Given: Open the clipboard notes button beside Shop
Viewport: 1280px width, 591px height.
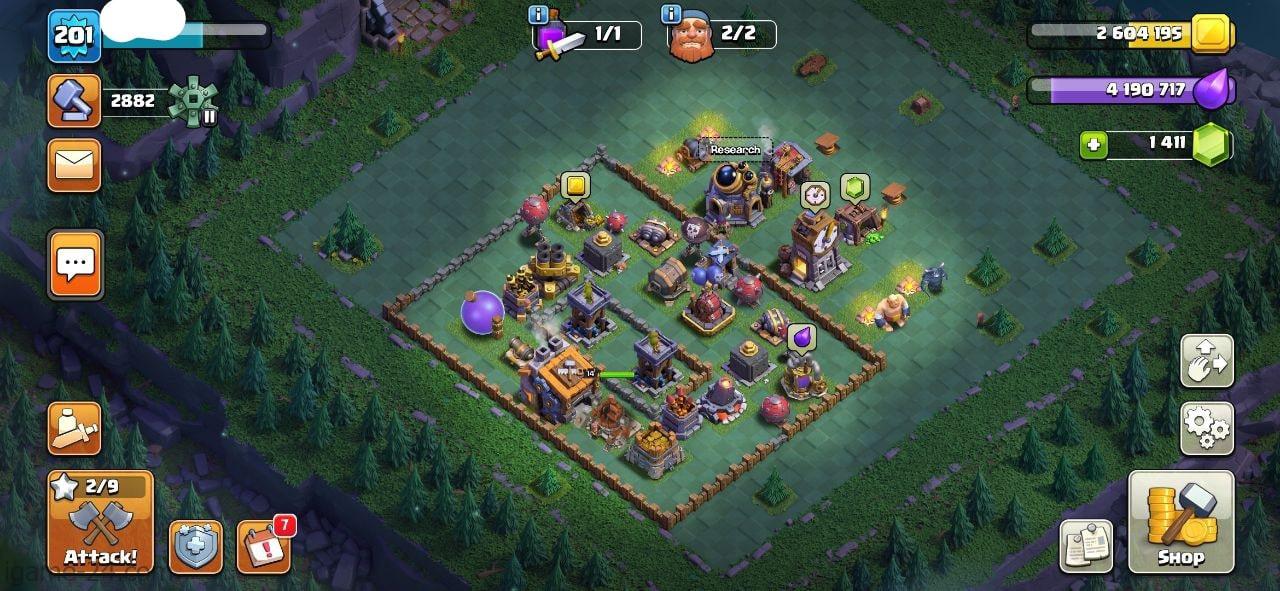Looking at the screenshot, I should tap(1086, 546).
